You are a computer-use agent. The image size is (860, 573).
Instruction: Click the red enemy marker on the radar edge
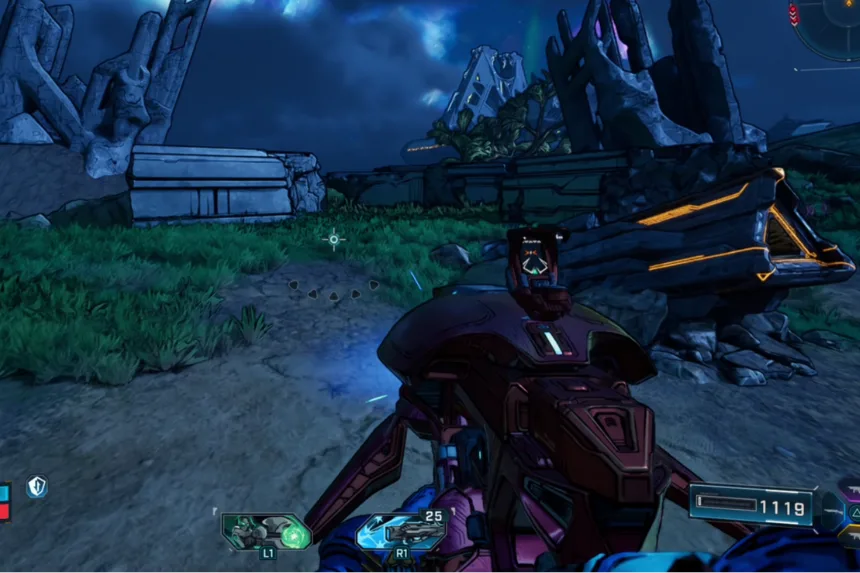point(794,14)
